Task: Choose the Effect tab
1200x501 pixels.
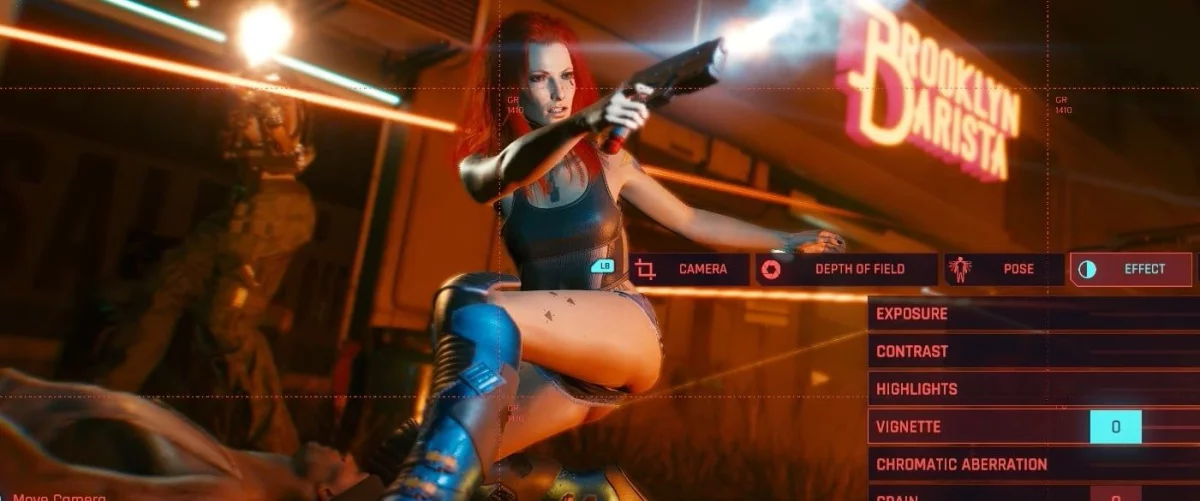Action: (x=1130, y=269)
